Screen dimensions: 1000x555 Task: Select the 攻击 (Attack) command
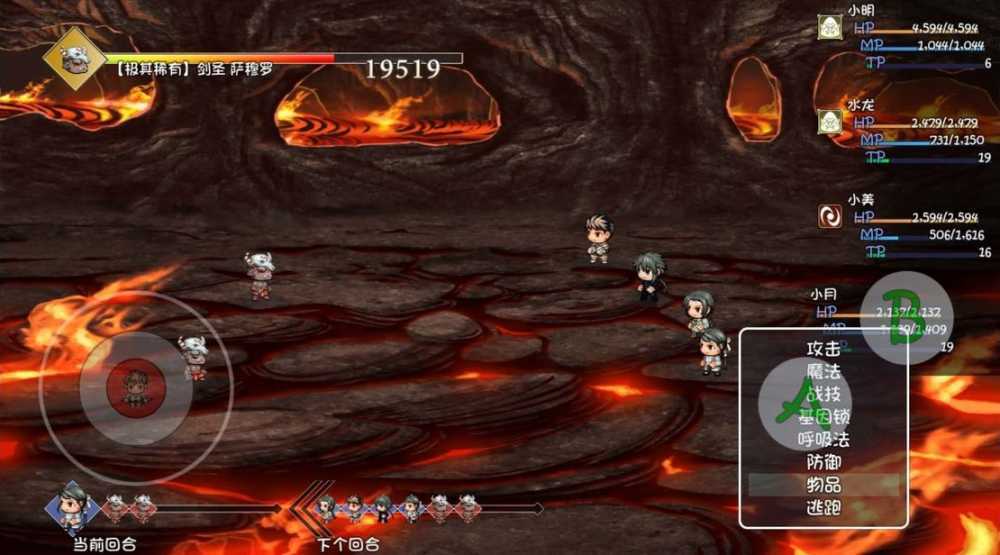pyautogui.click(x=823, y=349)
